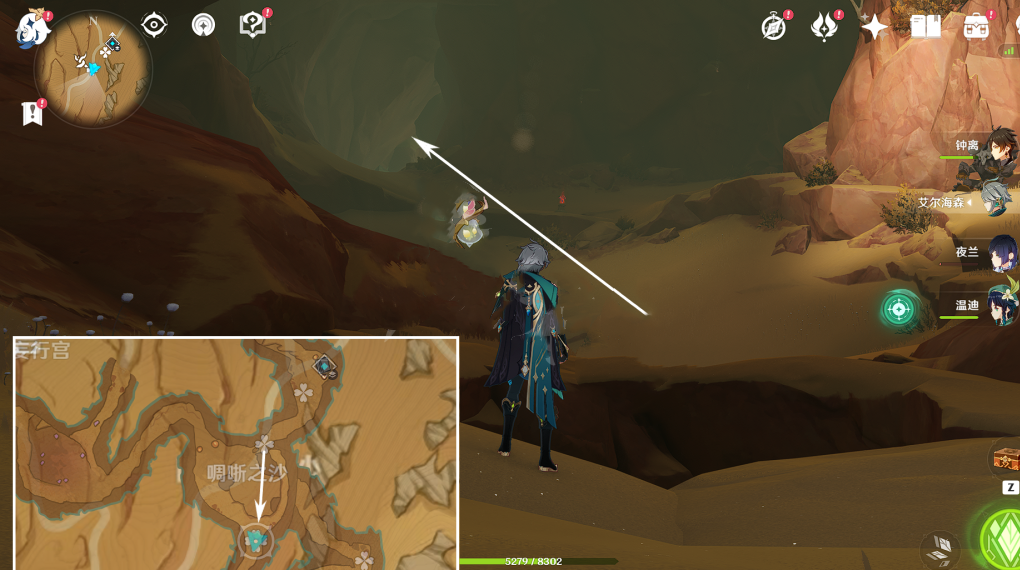Screen dimensions: 1020x570
Task: Tap the sprint button near the burst
Action: (939, 547)
